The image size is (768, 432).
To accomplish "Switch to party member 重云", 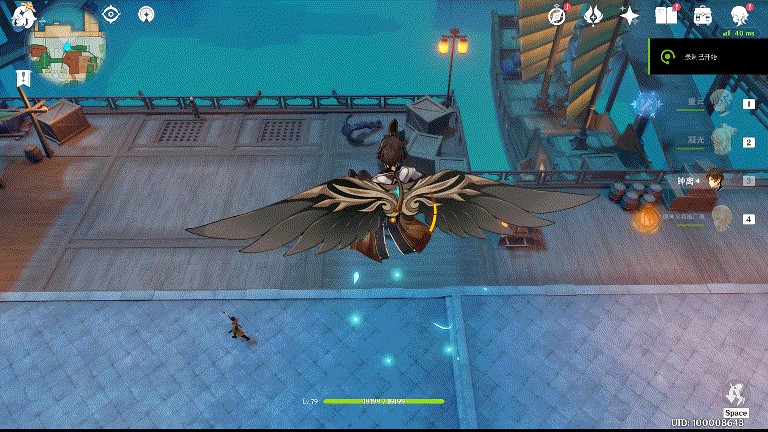I will [x=722, y=102].
